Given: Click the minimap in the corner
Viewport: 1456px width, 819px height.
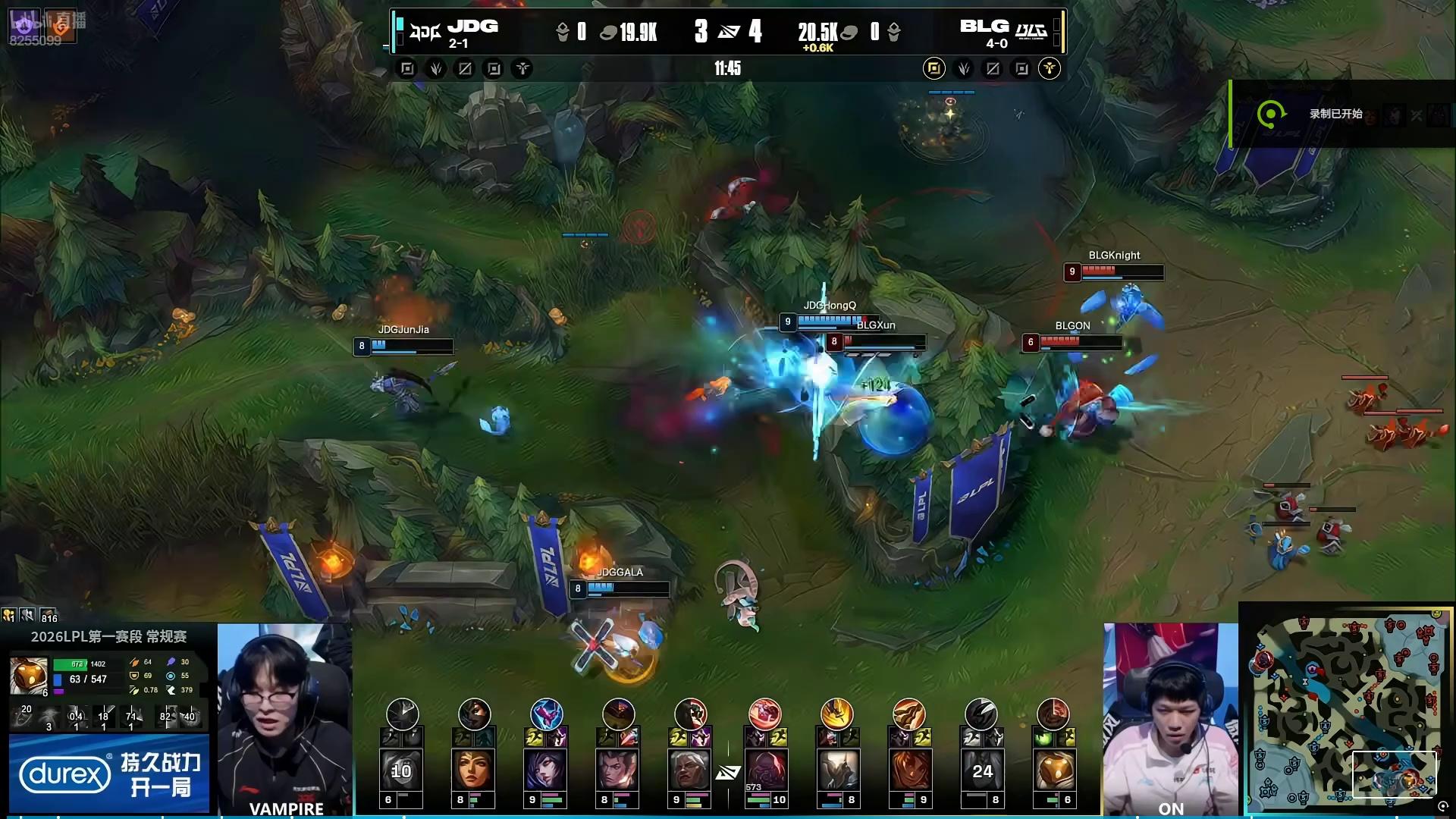Looking at the screenshot, I should tap(1347, 710).
